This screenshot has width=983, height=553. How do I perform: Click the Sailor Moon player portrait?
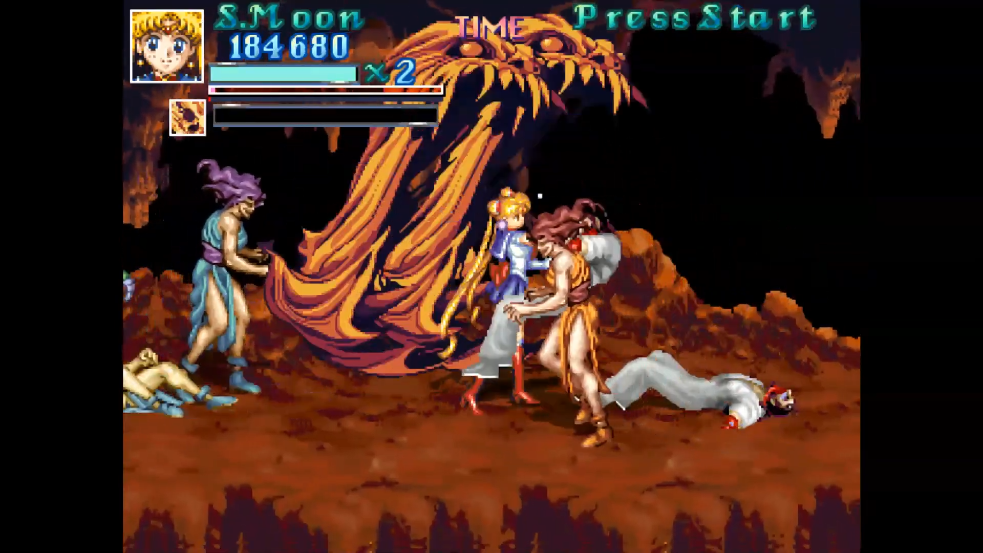[166, 46]
